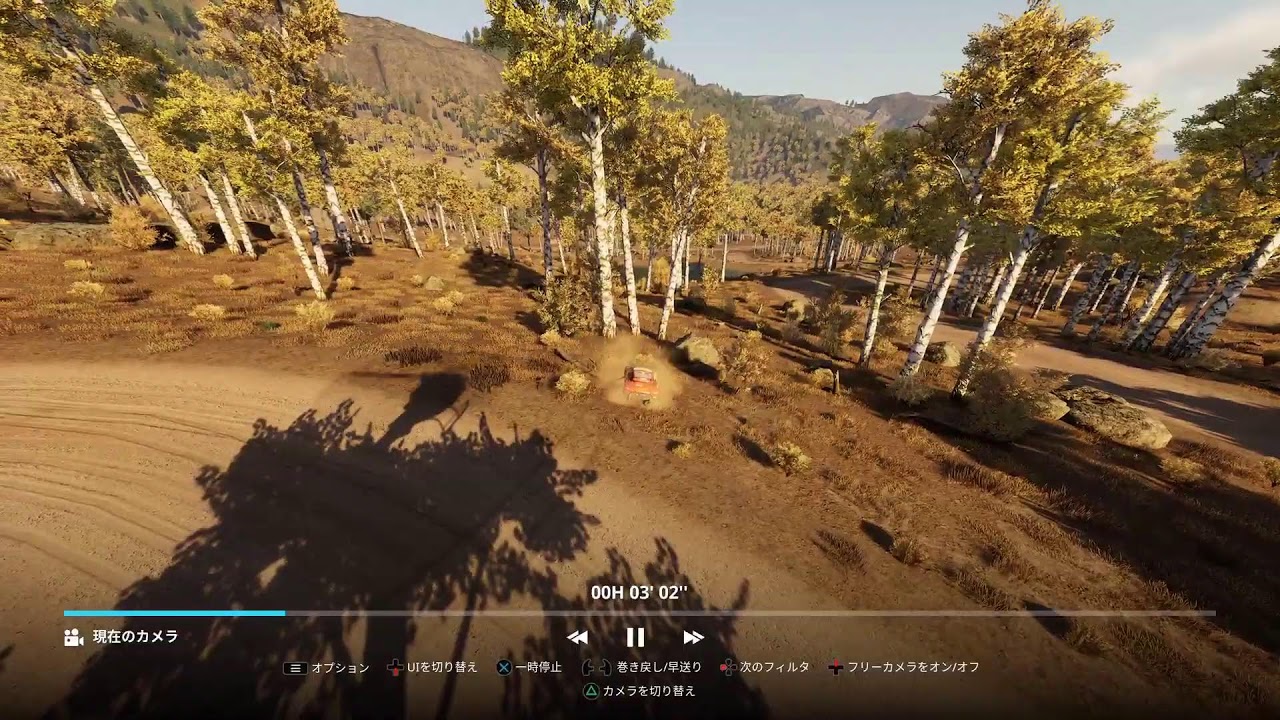Toggle playback pause via 一時停止
This screenshot has width=1280, height=720.
click(536, 665)
